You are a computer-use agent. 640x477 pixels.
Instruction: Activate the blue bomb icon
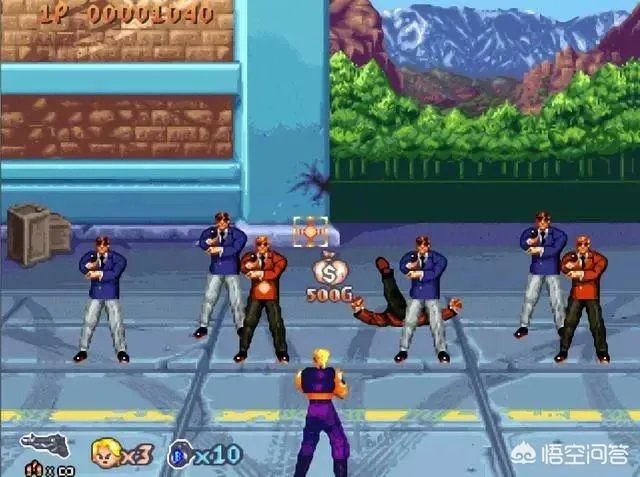pos(180,454)
